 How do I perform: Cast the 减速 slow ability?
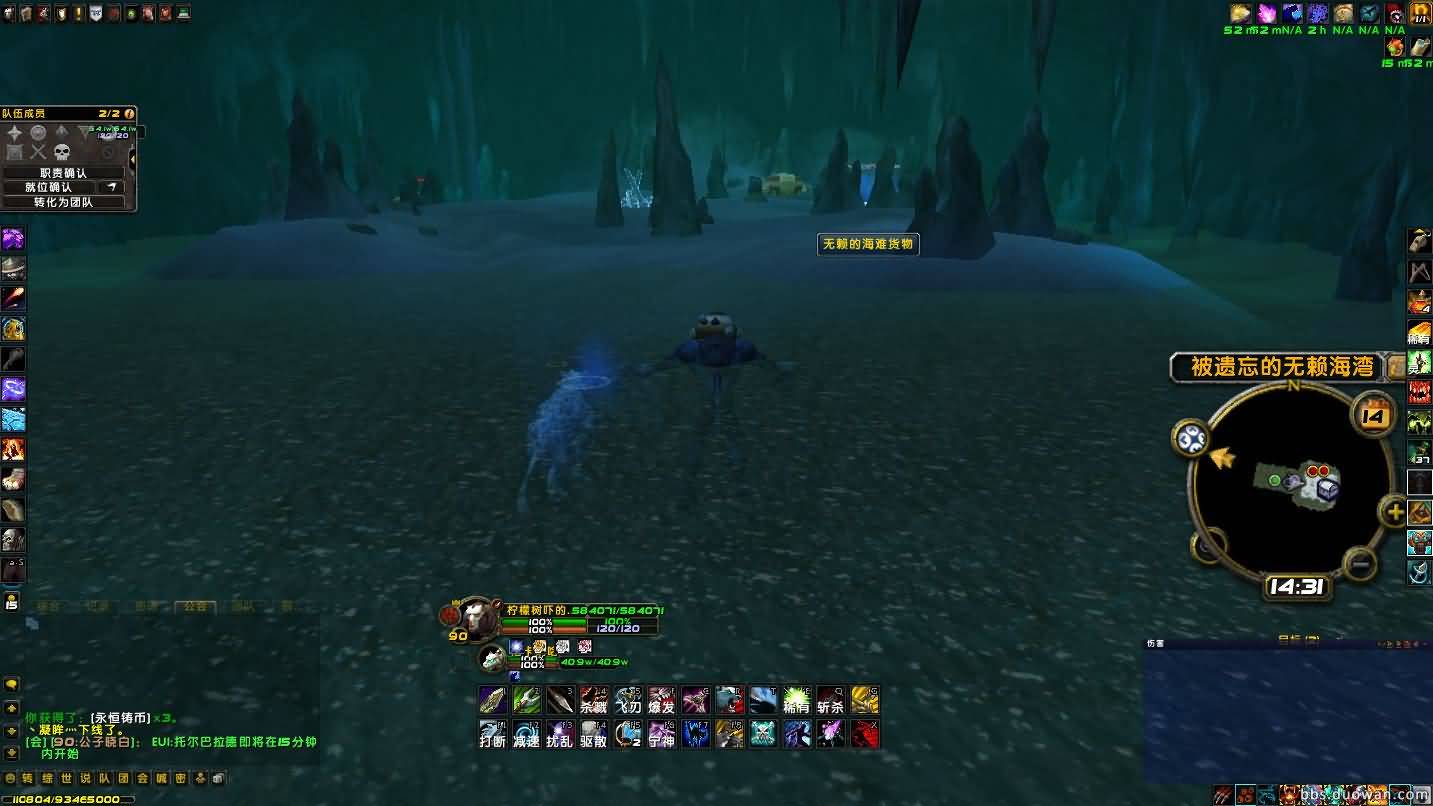pos(526,734)
